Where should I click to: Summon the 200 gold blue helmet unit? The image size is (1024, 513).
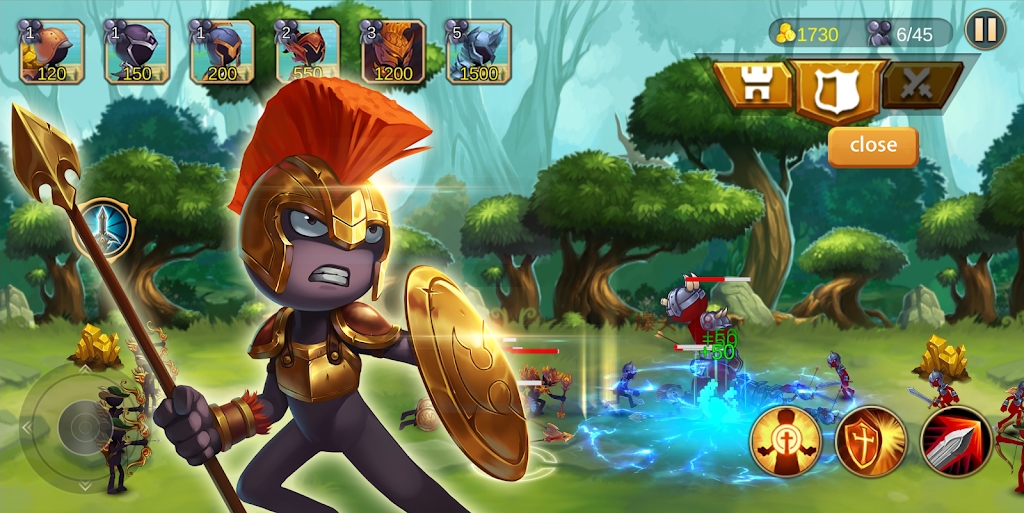222,51
